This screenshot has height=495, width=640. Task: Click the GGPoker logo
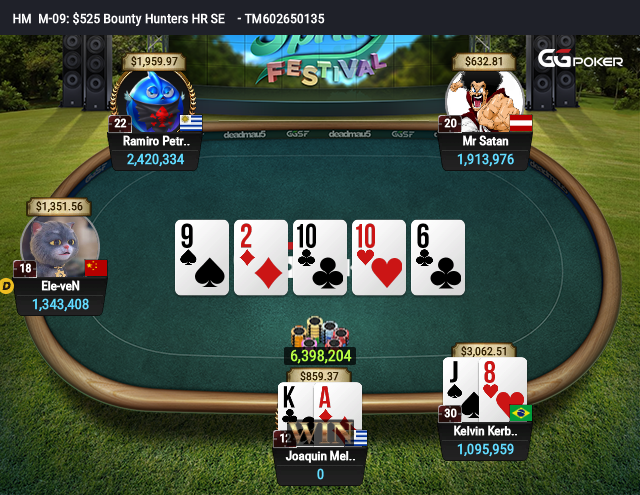point(580,59)
